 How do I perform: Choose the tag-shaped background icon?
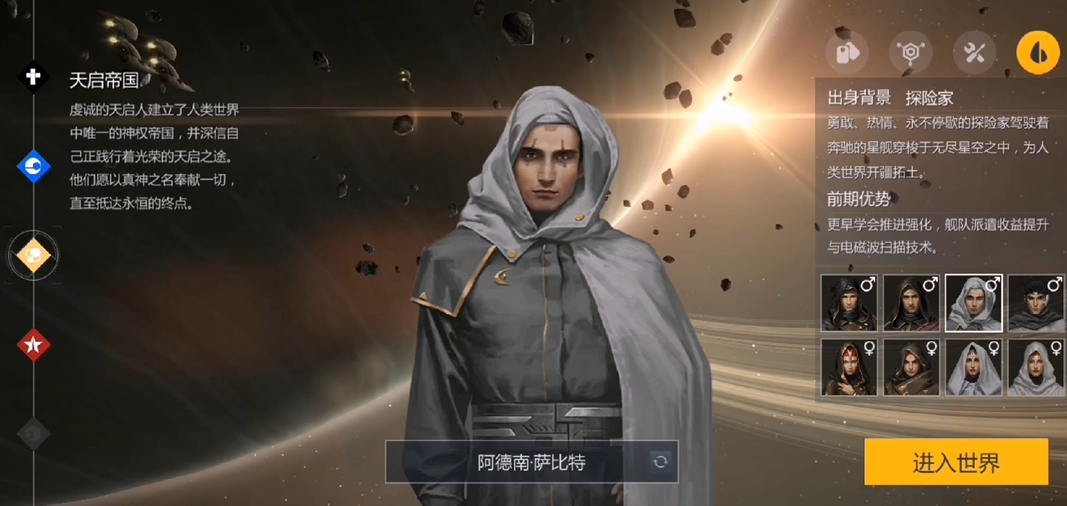click(846, 52)
